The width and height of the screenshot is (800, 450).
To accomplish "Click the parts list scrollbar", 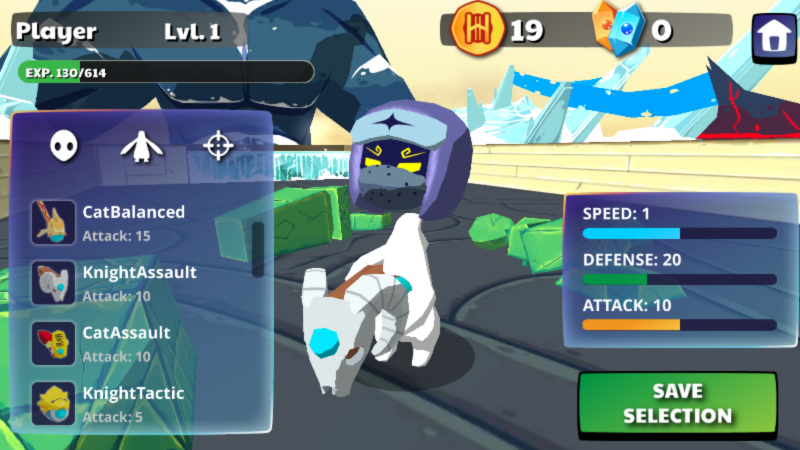I will click(x=258, y=249).
